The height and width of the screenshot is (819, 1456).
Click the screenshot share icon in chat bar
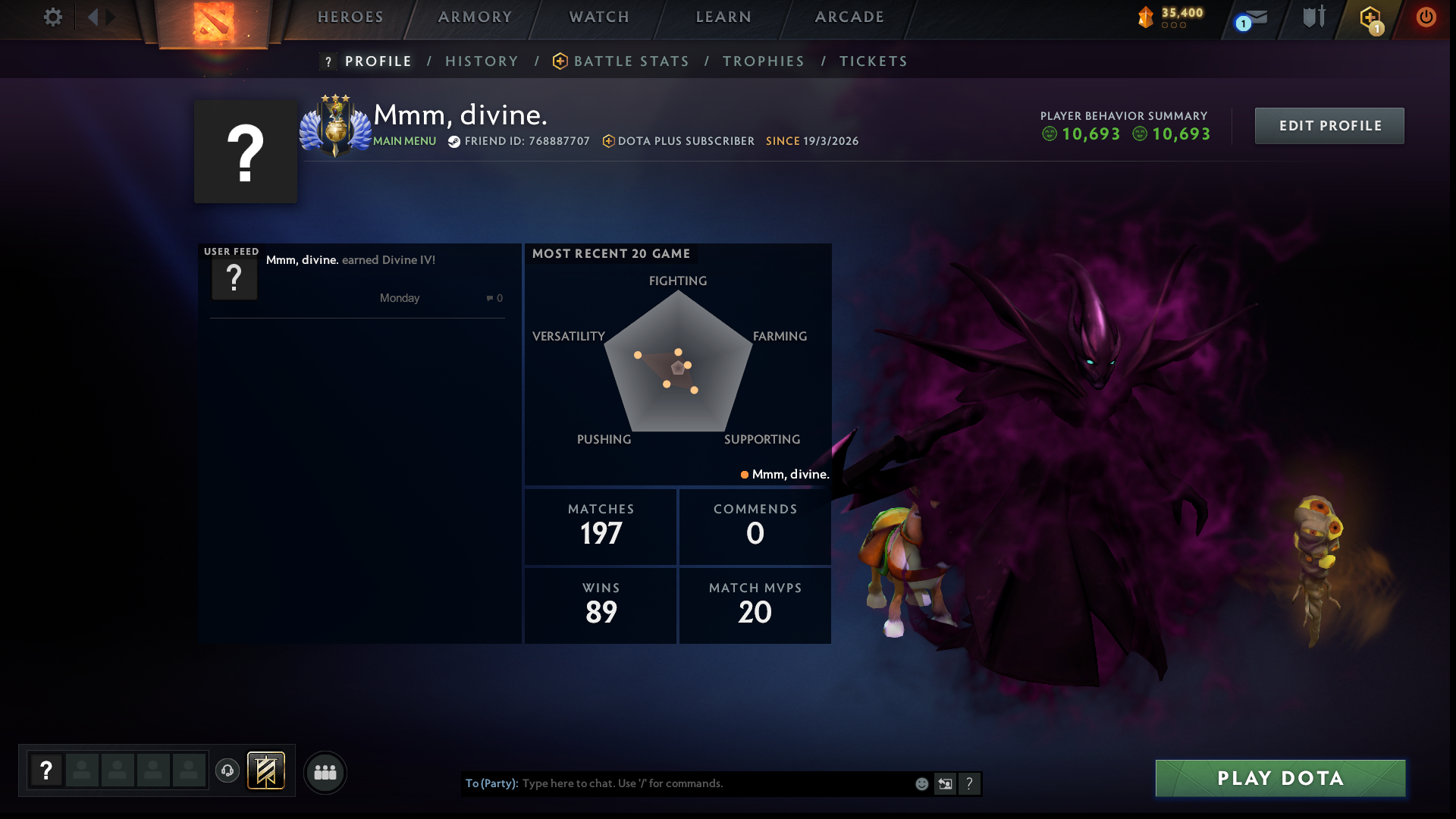coord(945,783)
